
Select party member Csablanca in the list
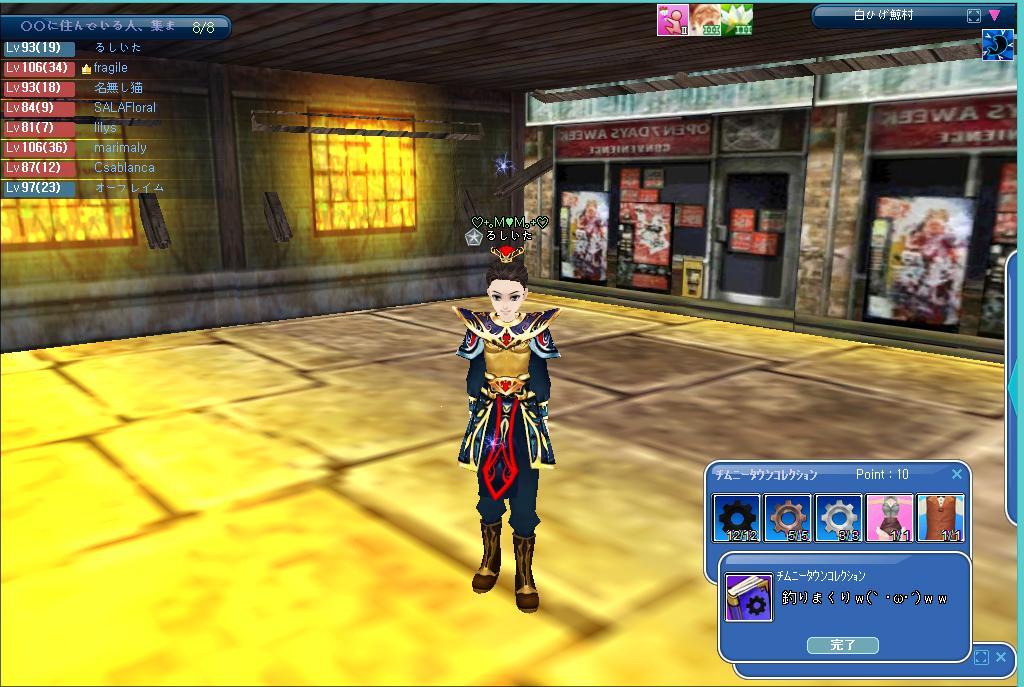[124, 168]
